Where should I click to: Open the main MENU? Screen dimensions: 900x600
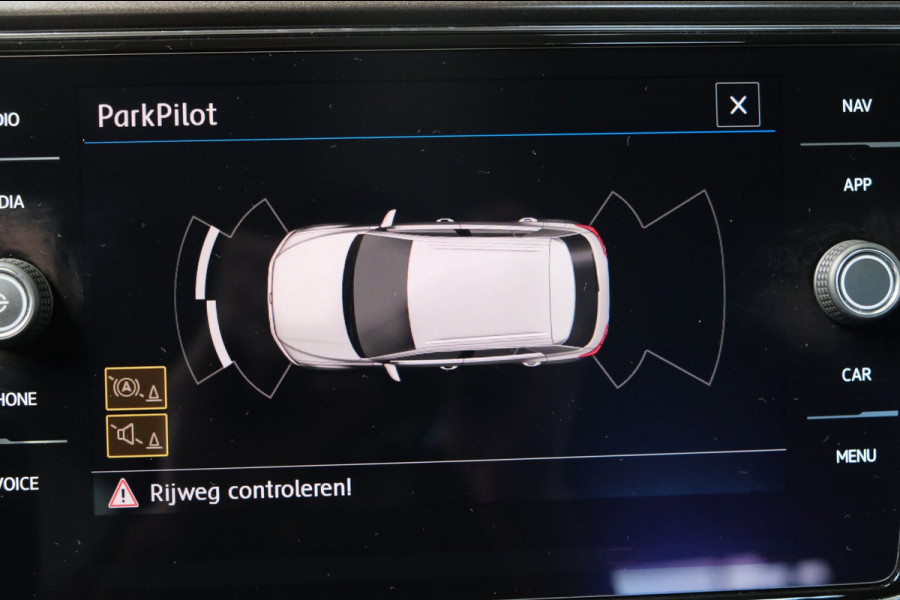click(856, 456)
